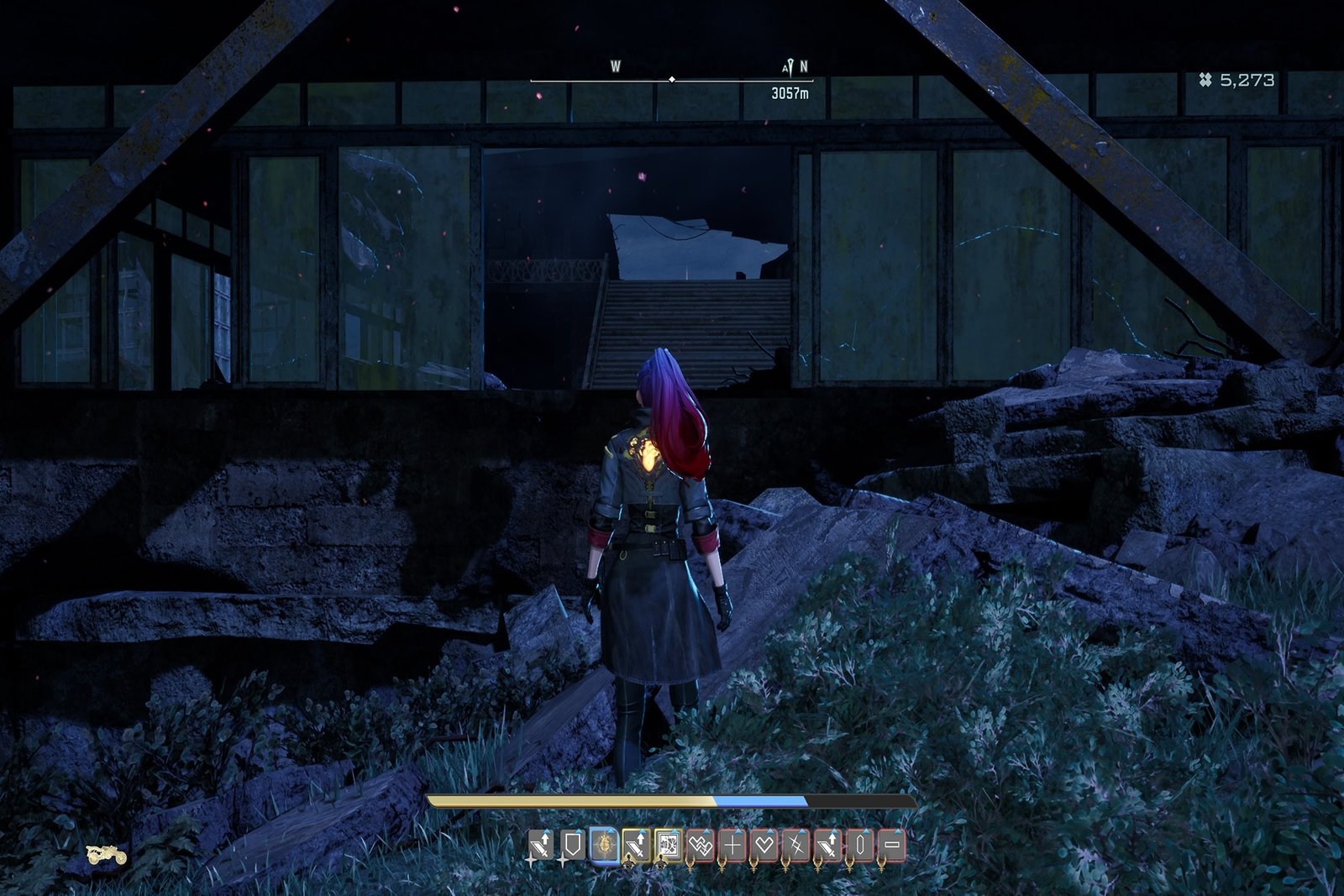
Task: Activate the blue-highlighted golden heart slot
Action: (x=603, y=845)
